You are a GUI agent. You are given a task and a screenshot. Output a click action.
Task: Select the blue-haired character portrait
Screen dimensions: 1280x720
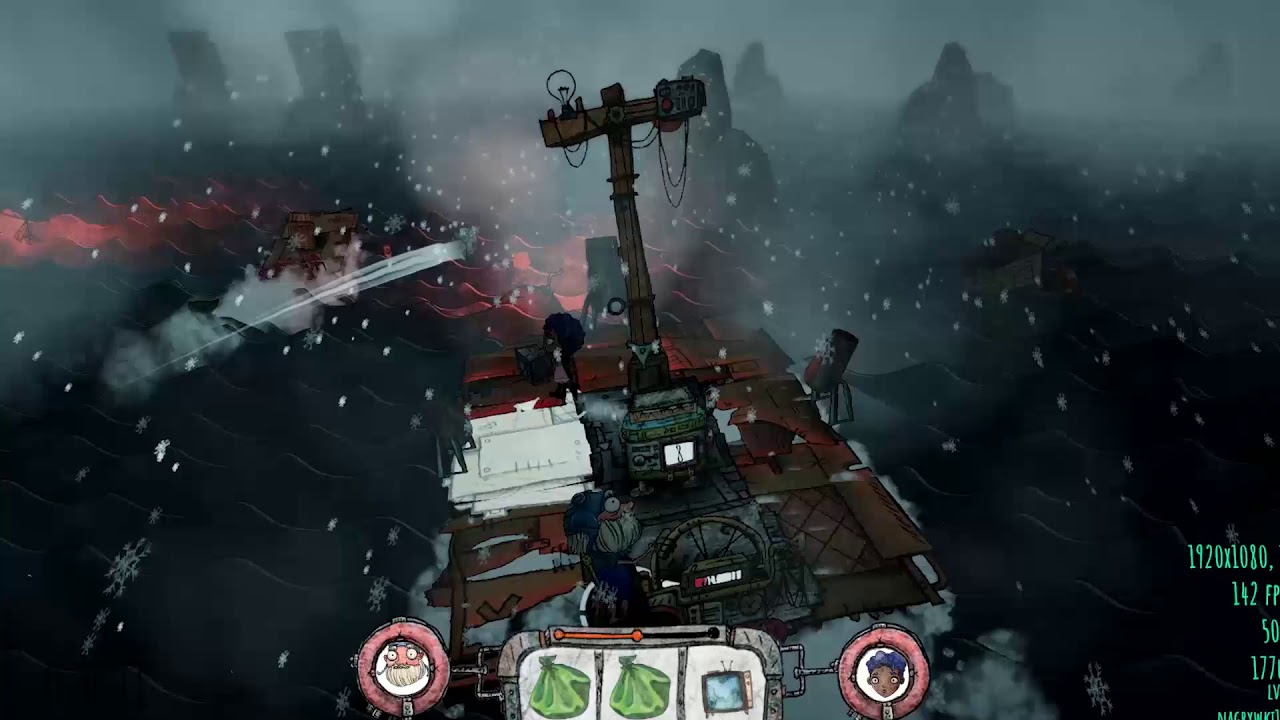883,669
